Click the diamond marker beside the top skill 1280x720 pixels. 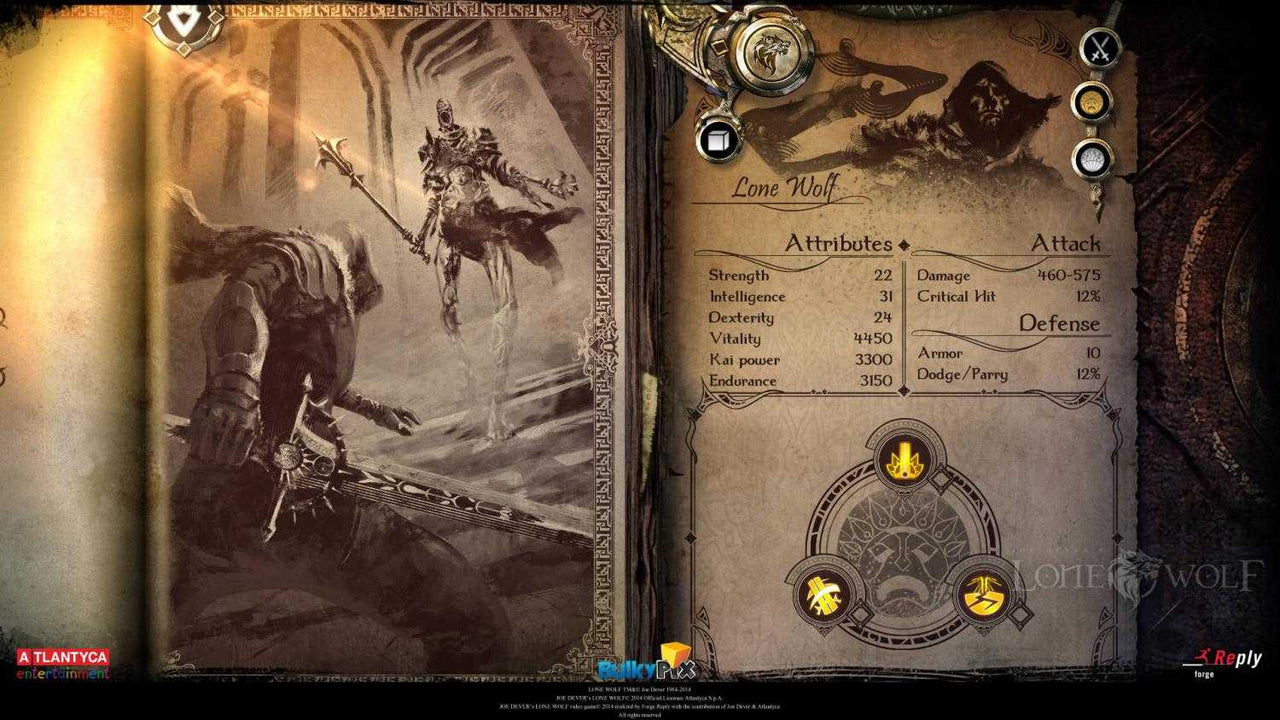click(940, 478)
